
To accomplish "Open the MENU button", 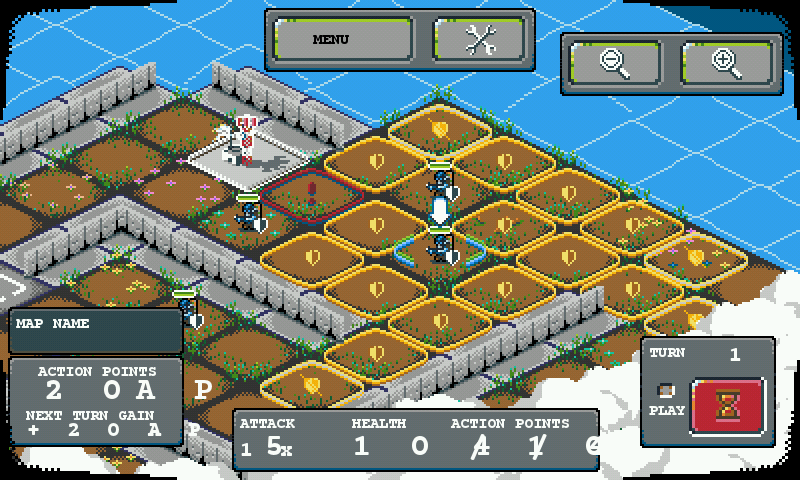I will pyautogui.click(x=343, y=40).
